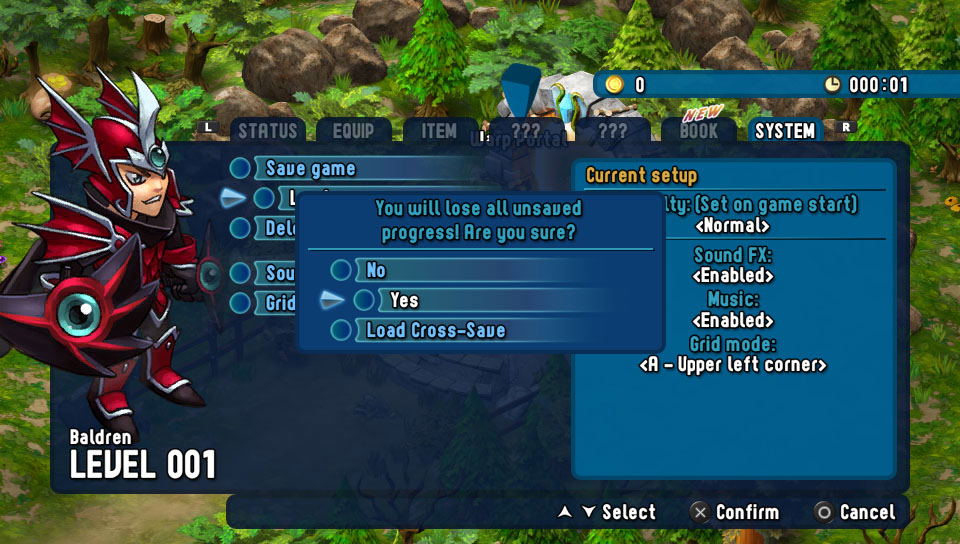
Task: Select the SYSTEM tab
Action: point(785,131)
